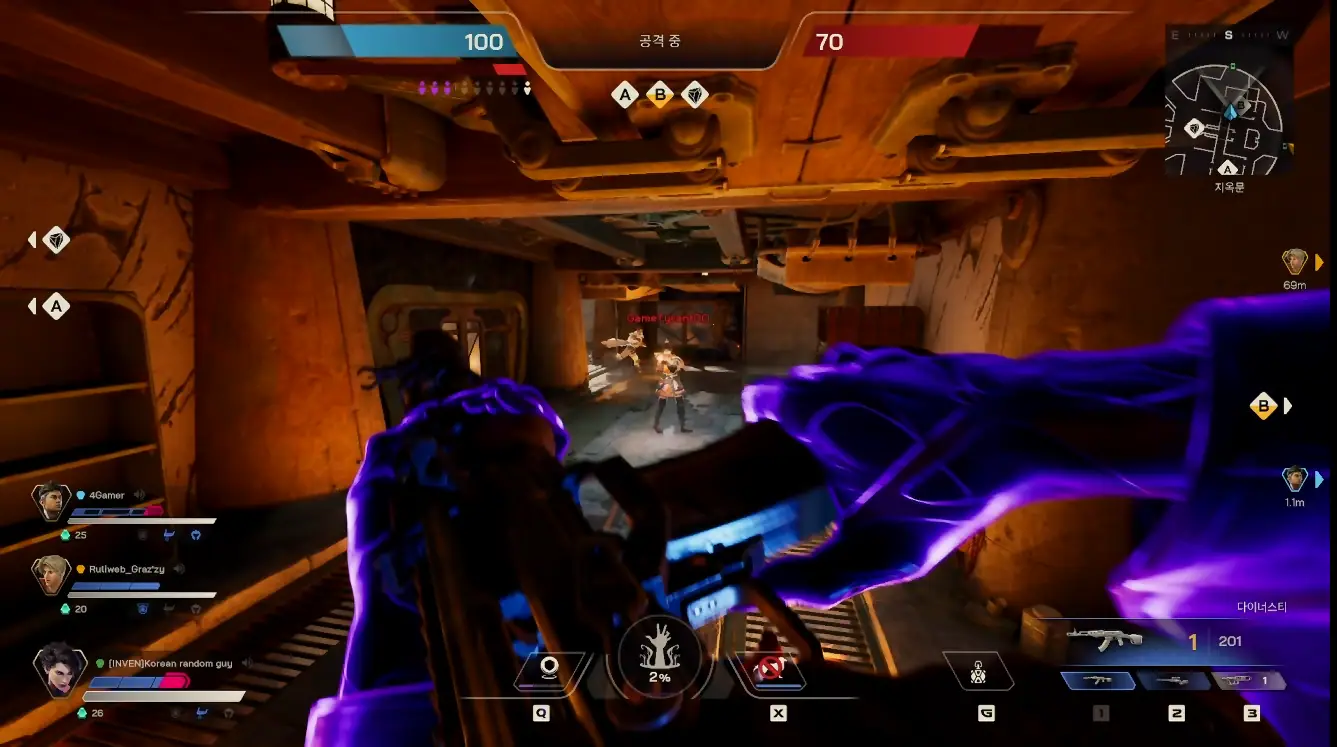1337x747 pixels.
Task: Click the yellow B waypoint marker on right edge
Action: pos(1264,406)
